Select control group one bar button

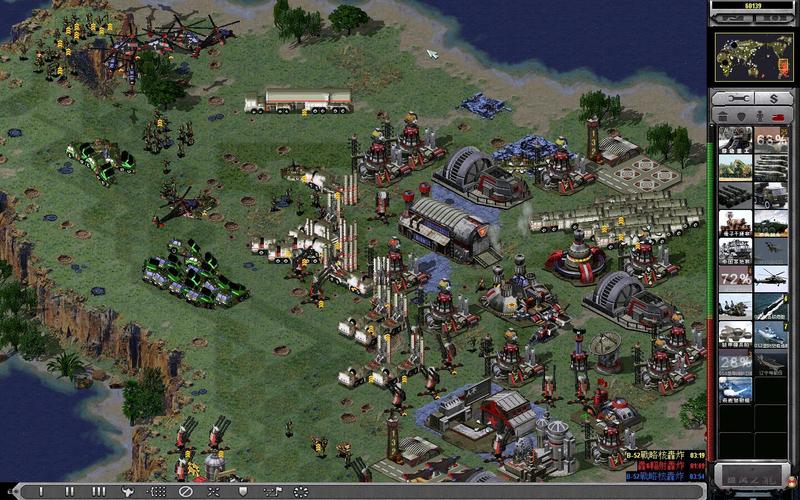pos(41,492)
